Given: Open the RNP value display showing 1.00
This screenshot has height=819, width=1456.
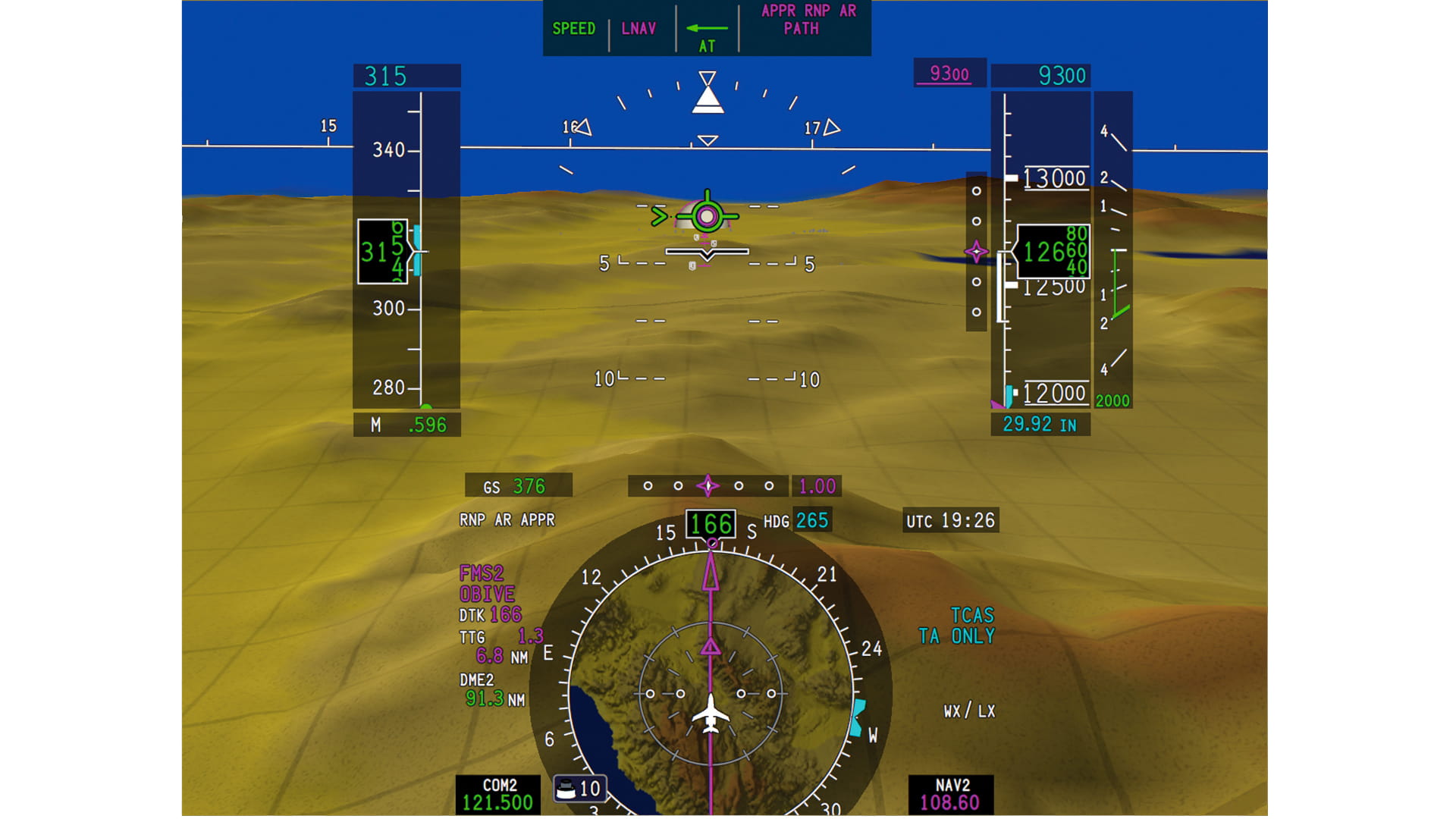Looking at the screenshot, I should (815, 486).
